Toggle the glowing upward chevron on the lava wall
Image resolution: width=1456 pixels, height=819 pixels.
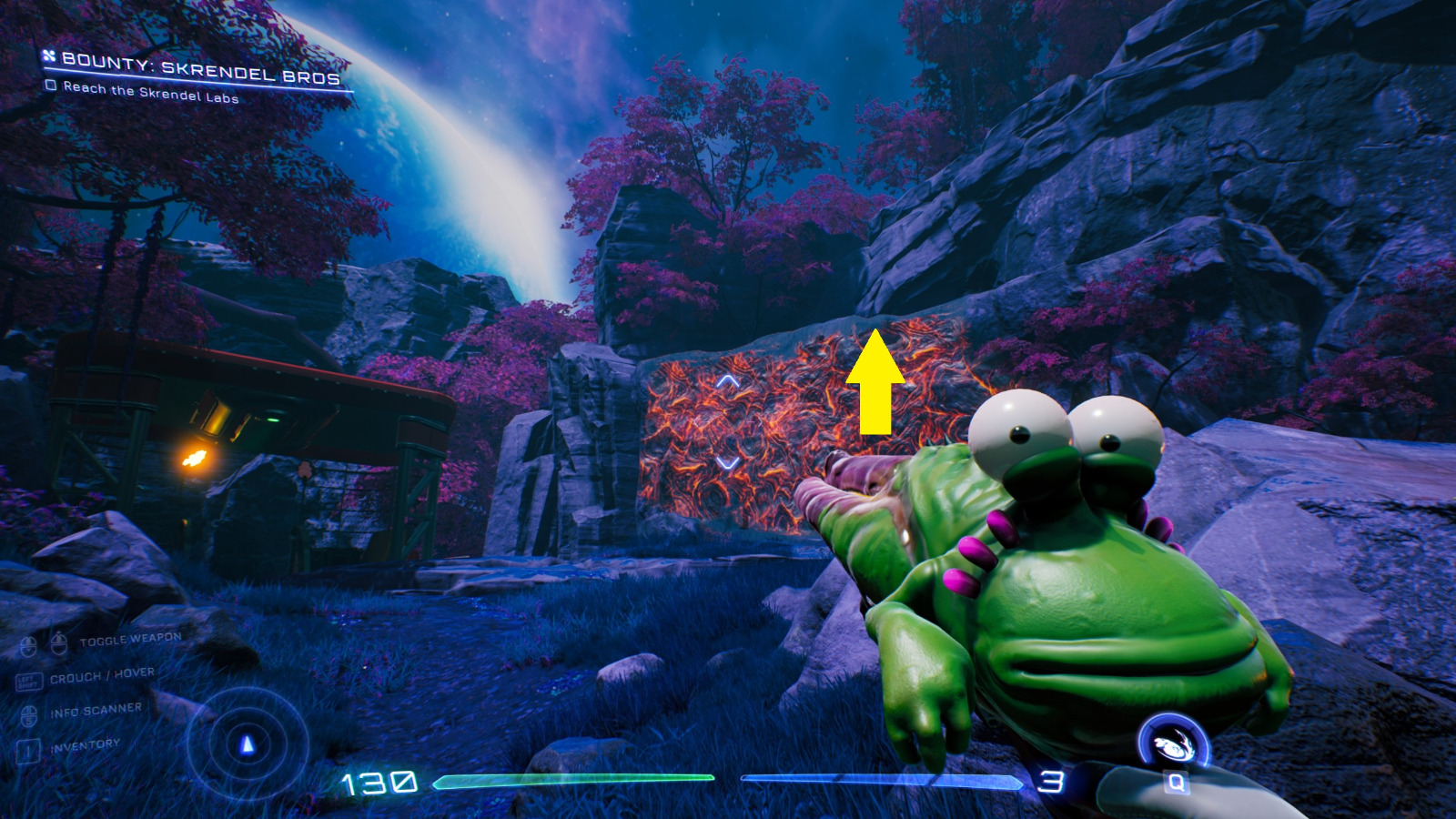point(728,382)
